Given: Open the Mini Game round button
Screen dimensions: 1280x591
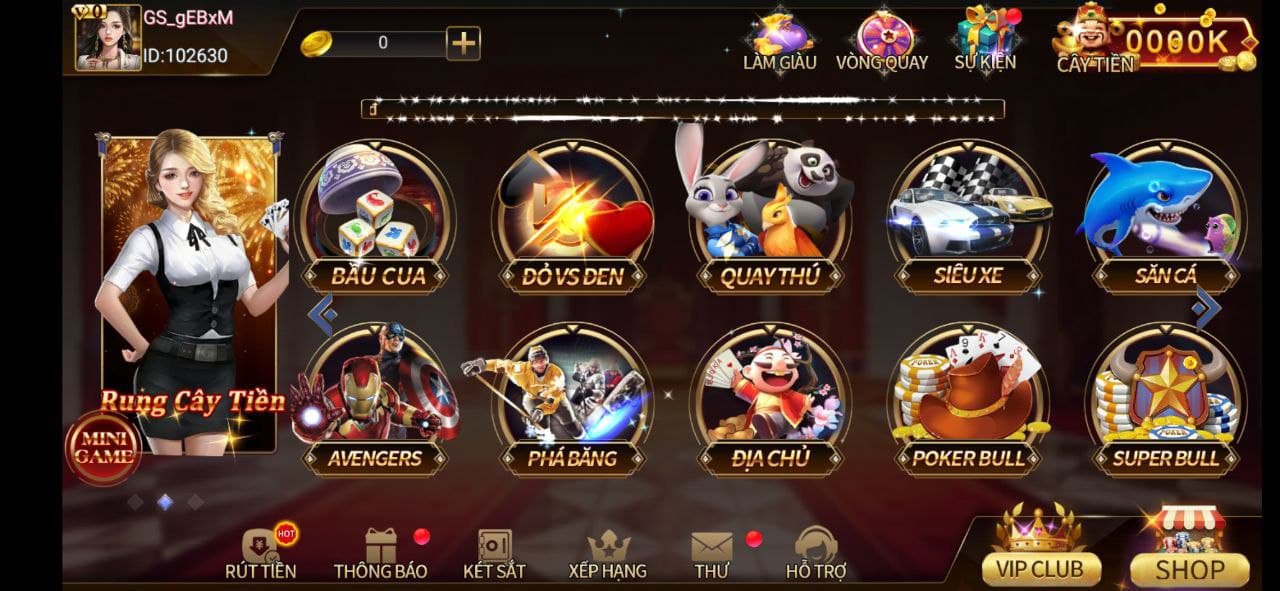Looking at the screenshot, I should [x=103, y=447].
